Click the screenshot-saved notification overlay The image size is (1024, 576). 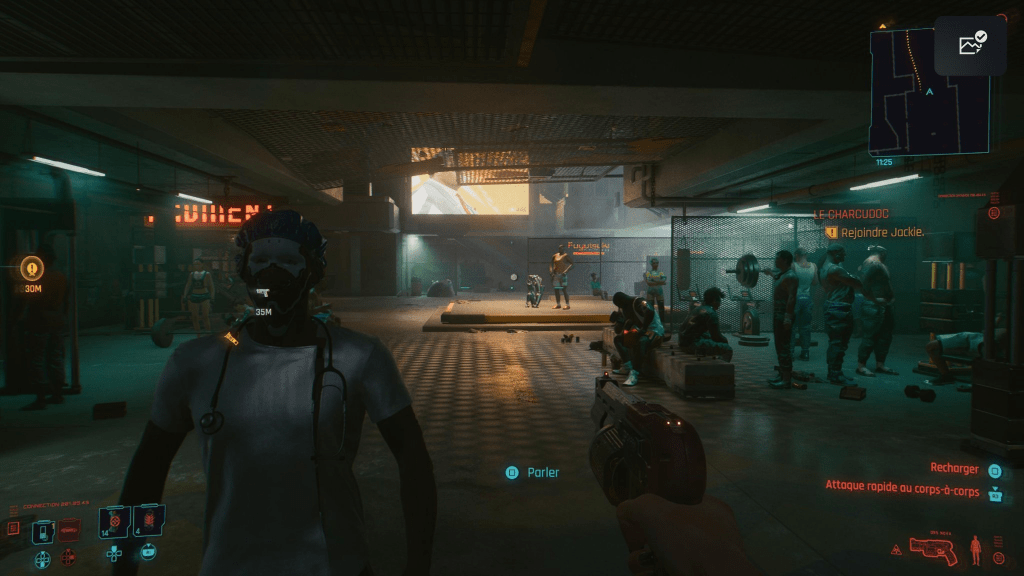(970, 45)
